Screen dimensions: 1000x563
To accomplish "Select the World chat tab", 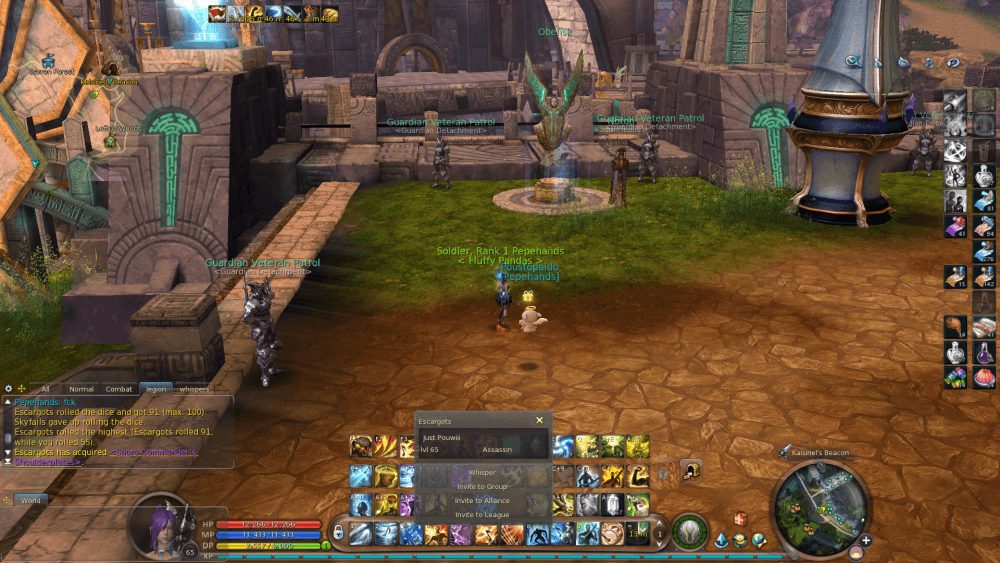I will [30, 499].
